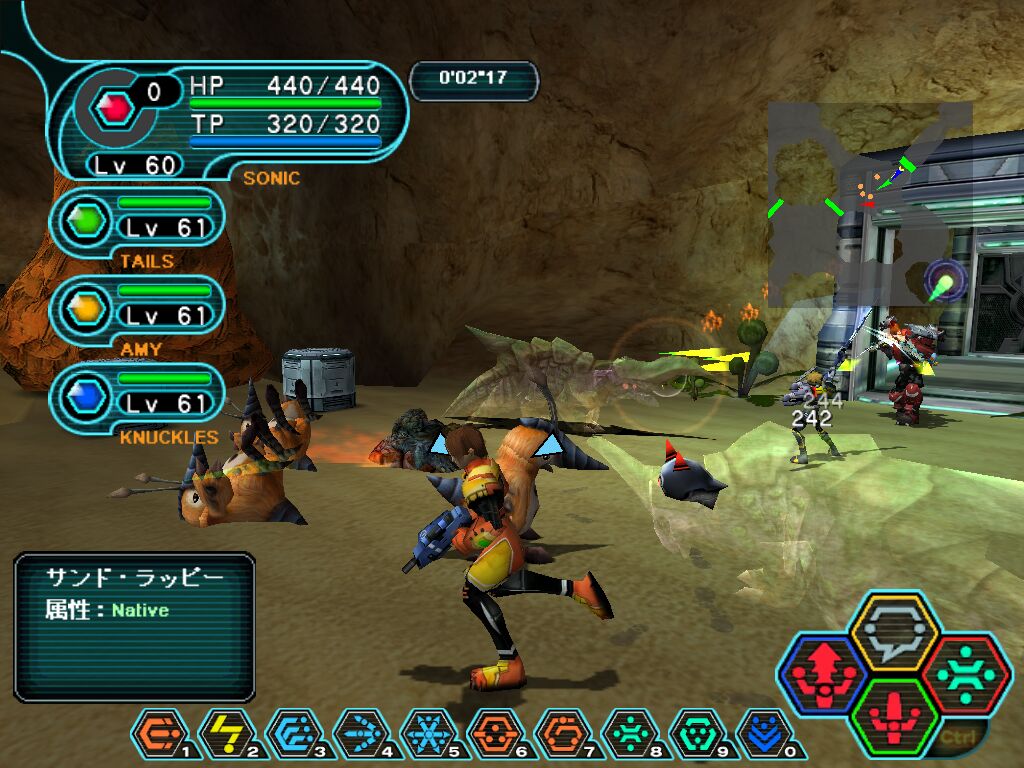Screen dimensions: 1024x768
Task: Select party member KNUCKLES
Action: [138, 394]
